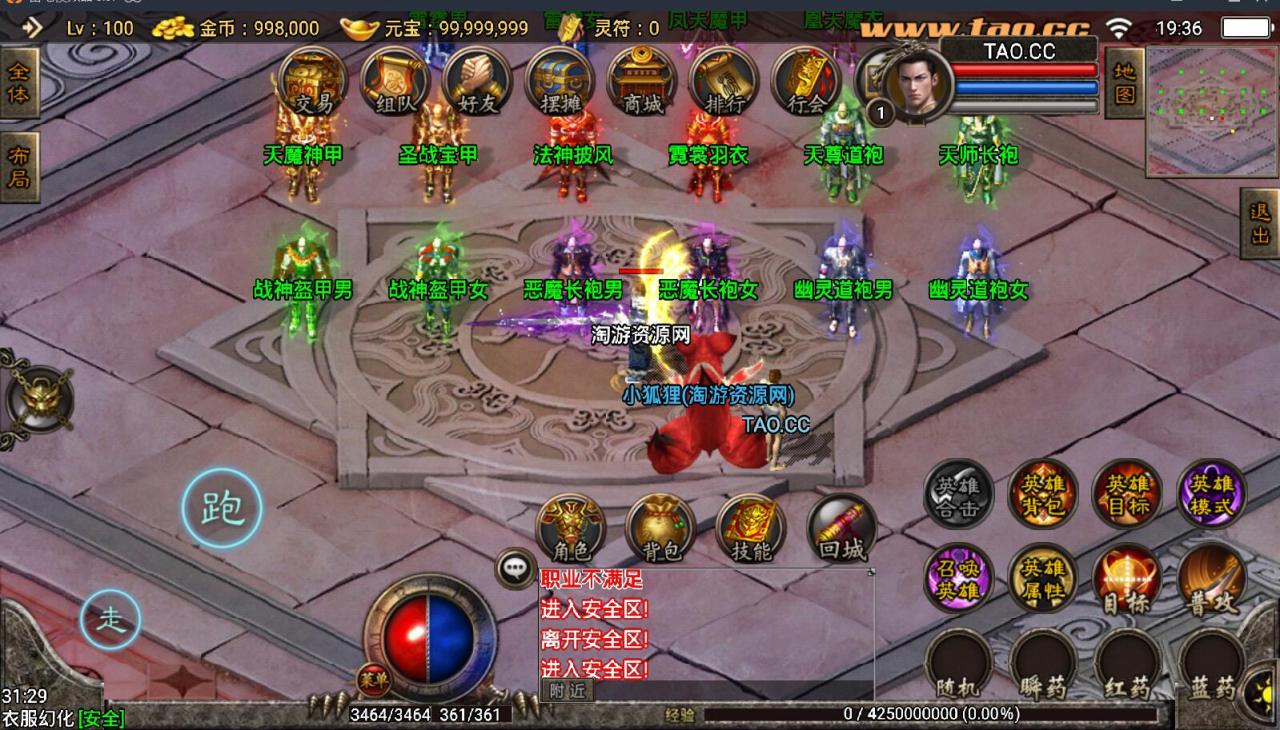Open 英雄属性 hero attributes
Screen dimensions: 1280x730
[x=1042, y=578]
